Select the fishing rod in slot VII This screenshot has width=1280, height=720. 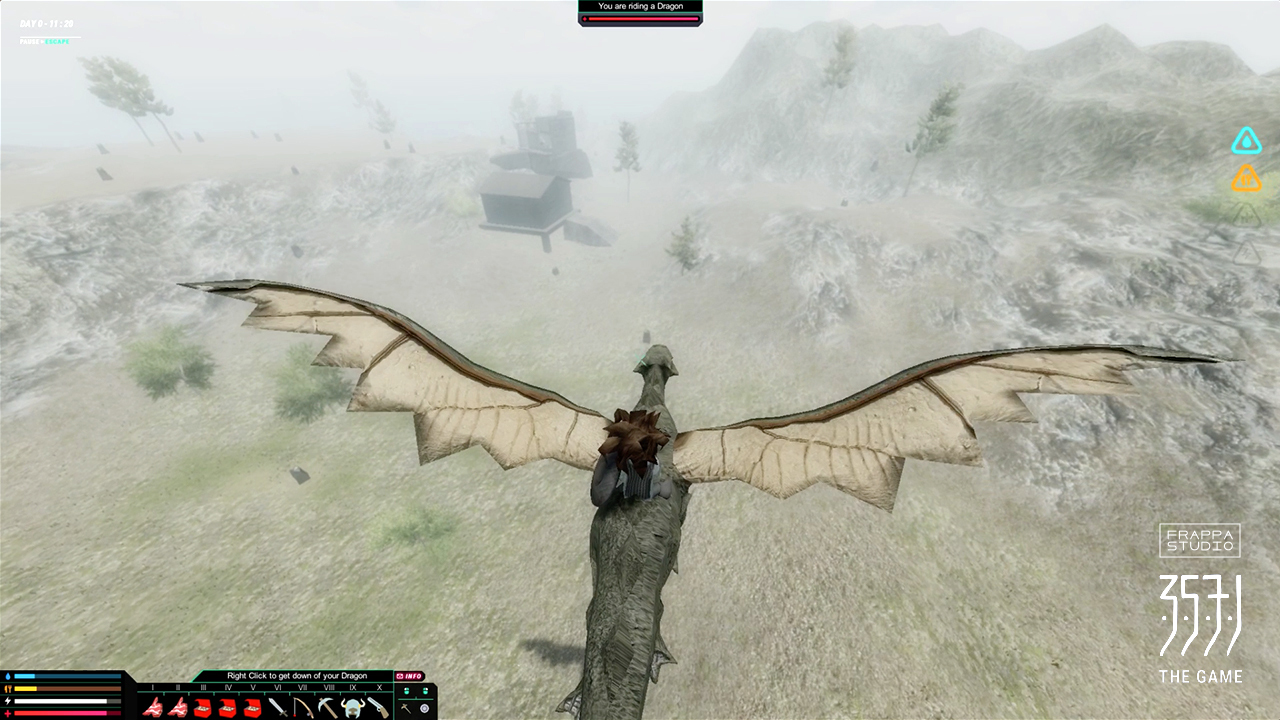pos(303,707)
